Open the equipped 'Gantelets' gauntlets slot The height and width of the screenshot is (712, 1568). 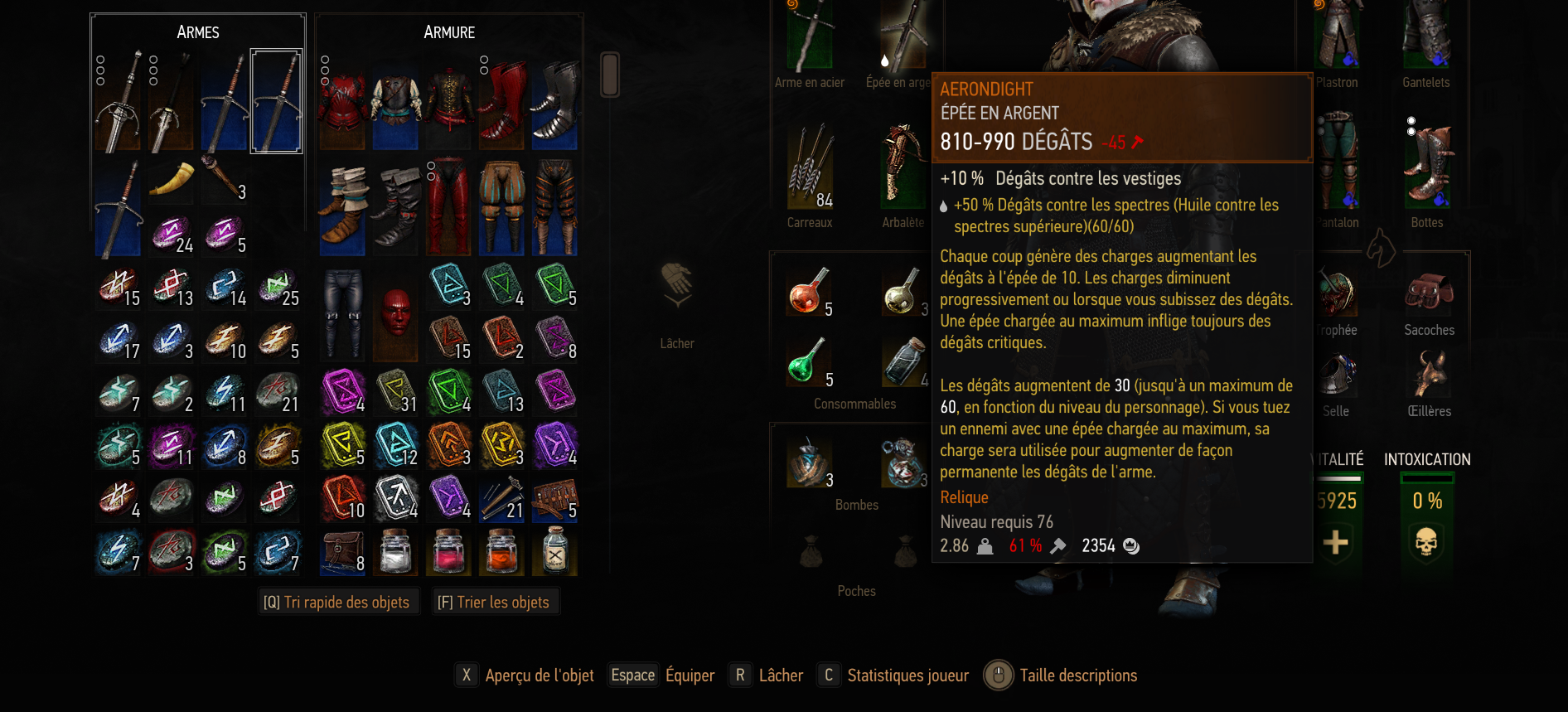1425,37
